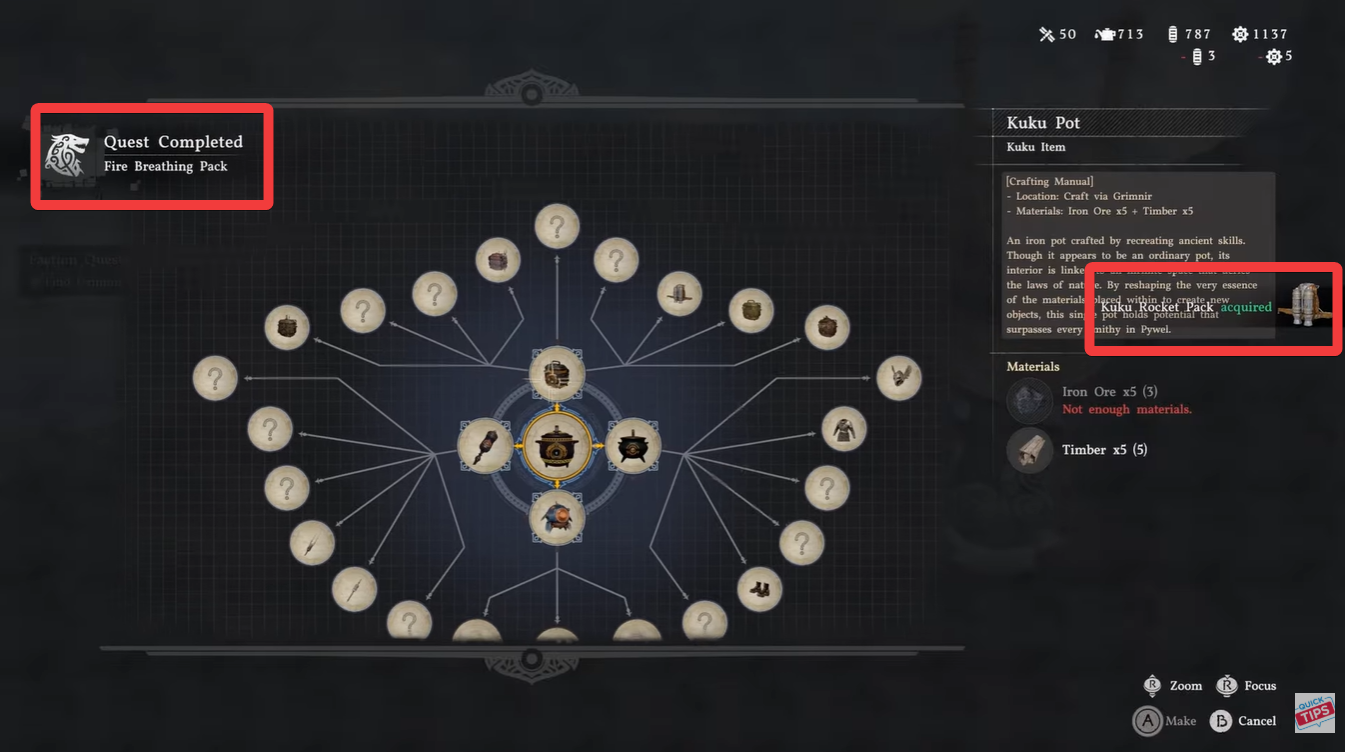Click the Kuku Rocket Pack acquired popup
Screen dimensions: 1345x752
(x=1212, y=308)
